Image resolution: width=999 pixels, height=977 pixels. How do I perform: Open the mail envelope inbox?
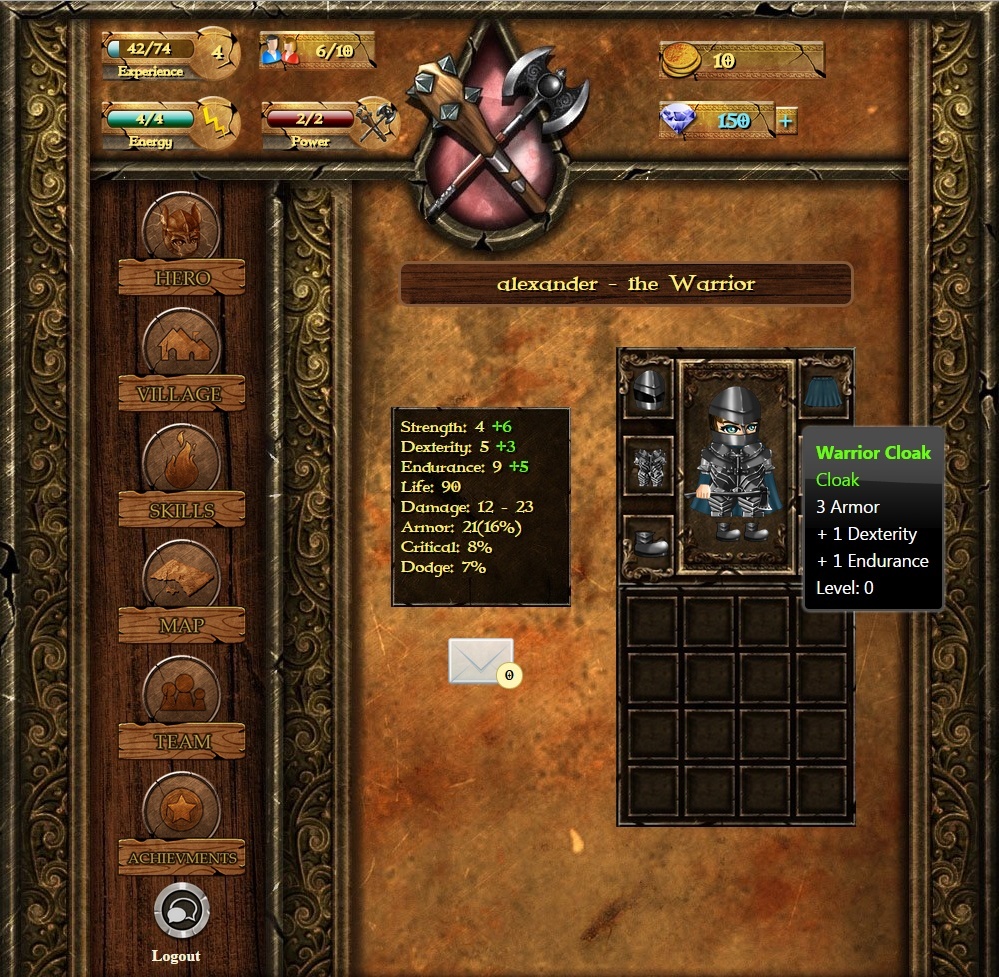tap(481, 661)
